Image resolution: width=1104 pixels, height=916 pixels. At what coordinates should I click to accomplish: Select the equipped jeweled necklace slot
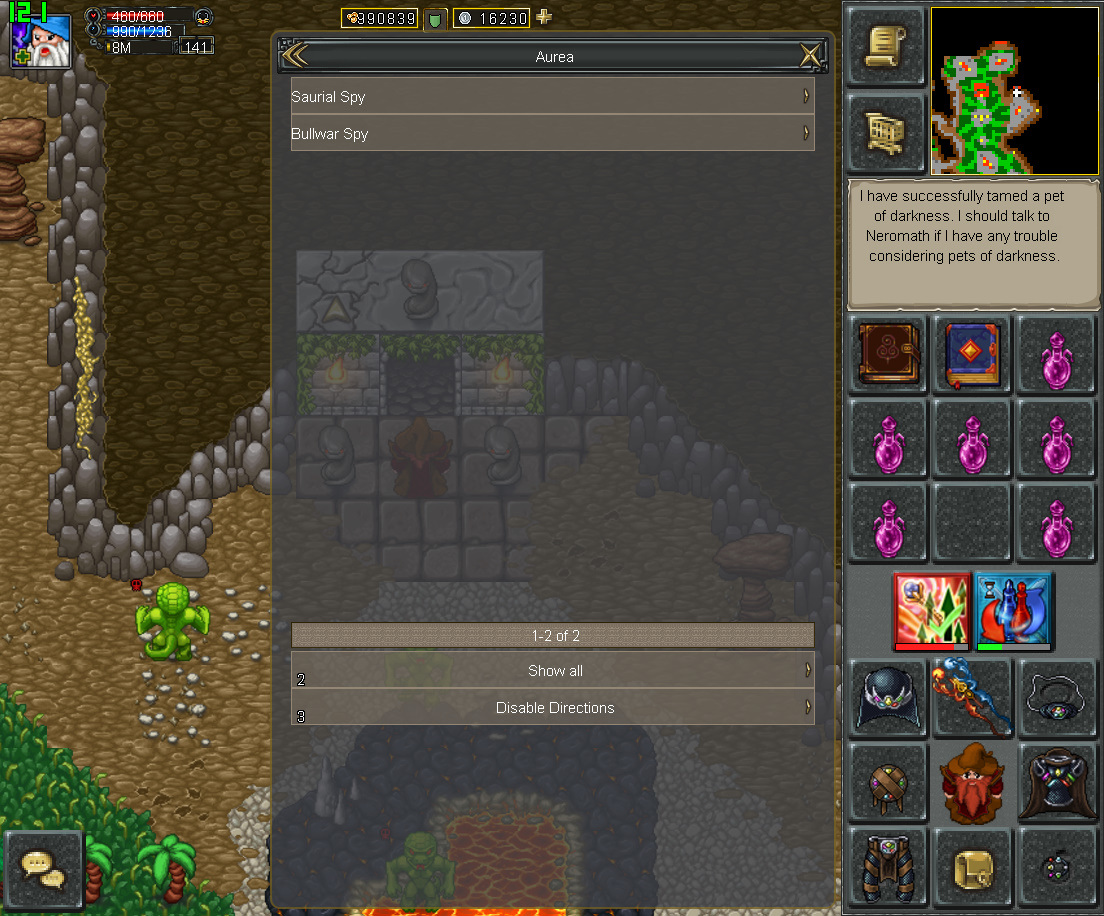[x=1056, y=696]
